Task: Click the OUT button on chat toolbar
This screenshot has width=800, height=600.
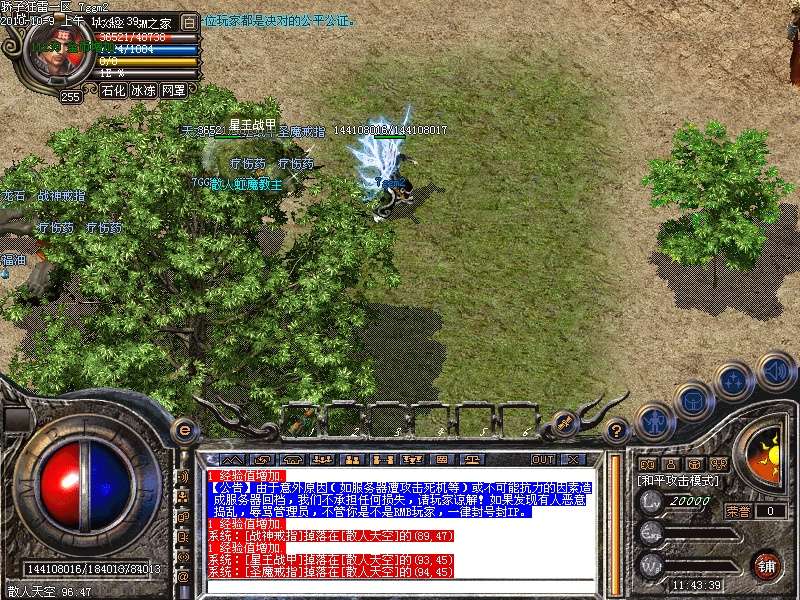Action: (543, 459)
